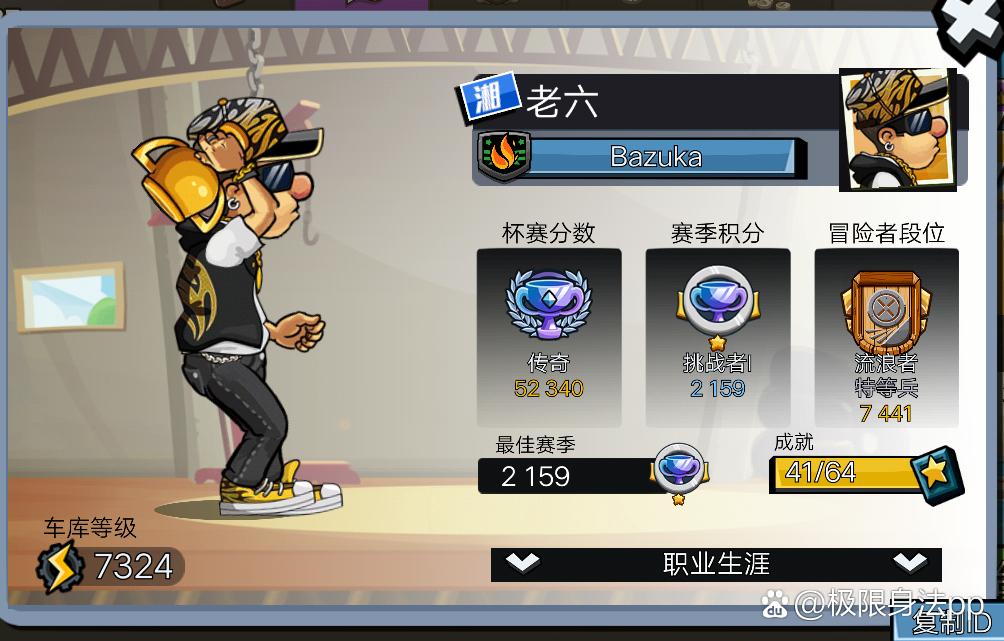Tap the 车库等级 garage level bolt icon
This screenshot has height=641, width=1004.
click(59, 568)
